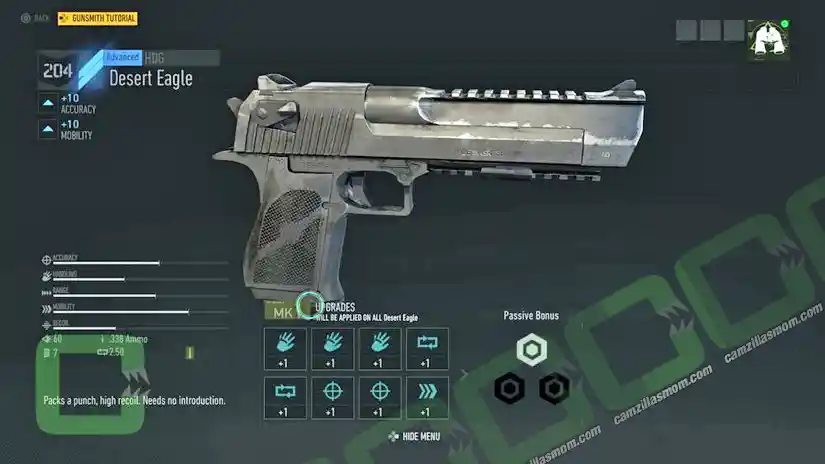Open the Gunsmith Tutorial
825x464 pixels.
pyautogui.click(x=98, y=19)
